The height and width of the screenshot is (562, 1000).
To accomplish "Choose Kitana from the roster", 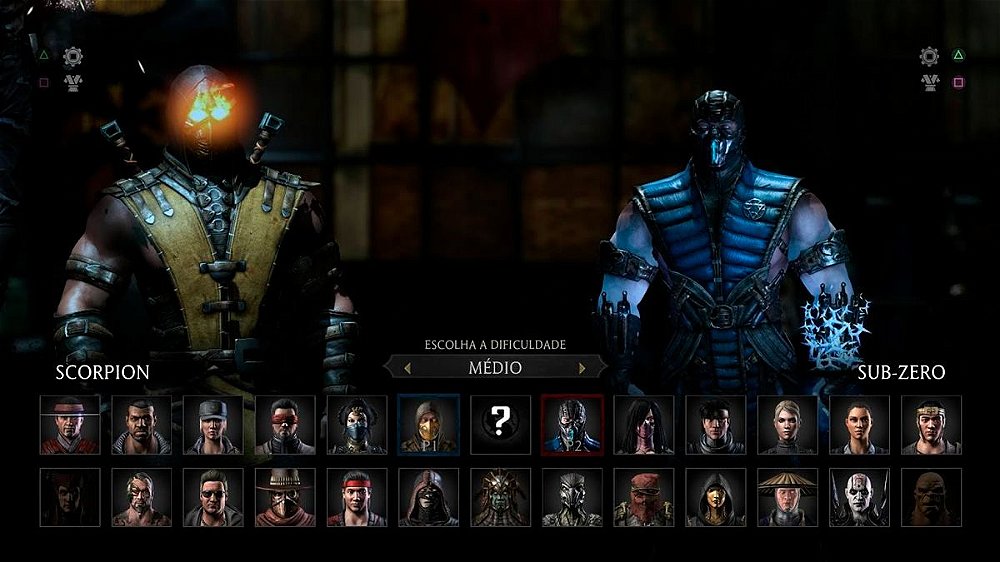I will pyautogui.click(x=357, y=425).
